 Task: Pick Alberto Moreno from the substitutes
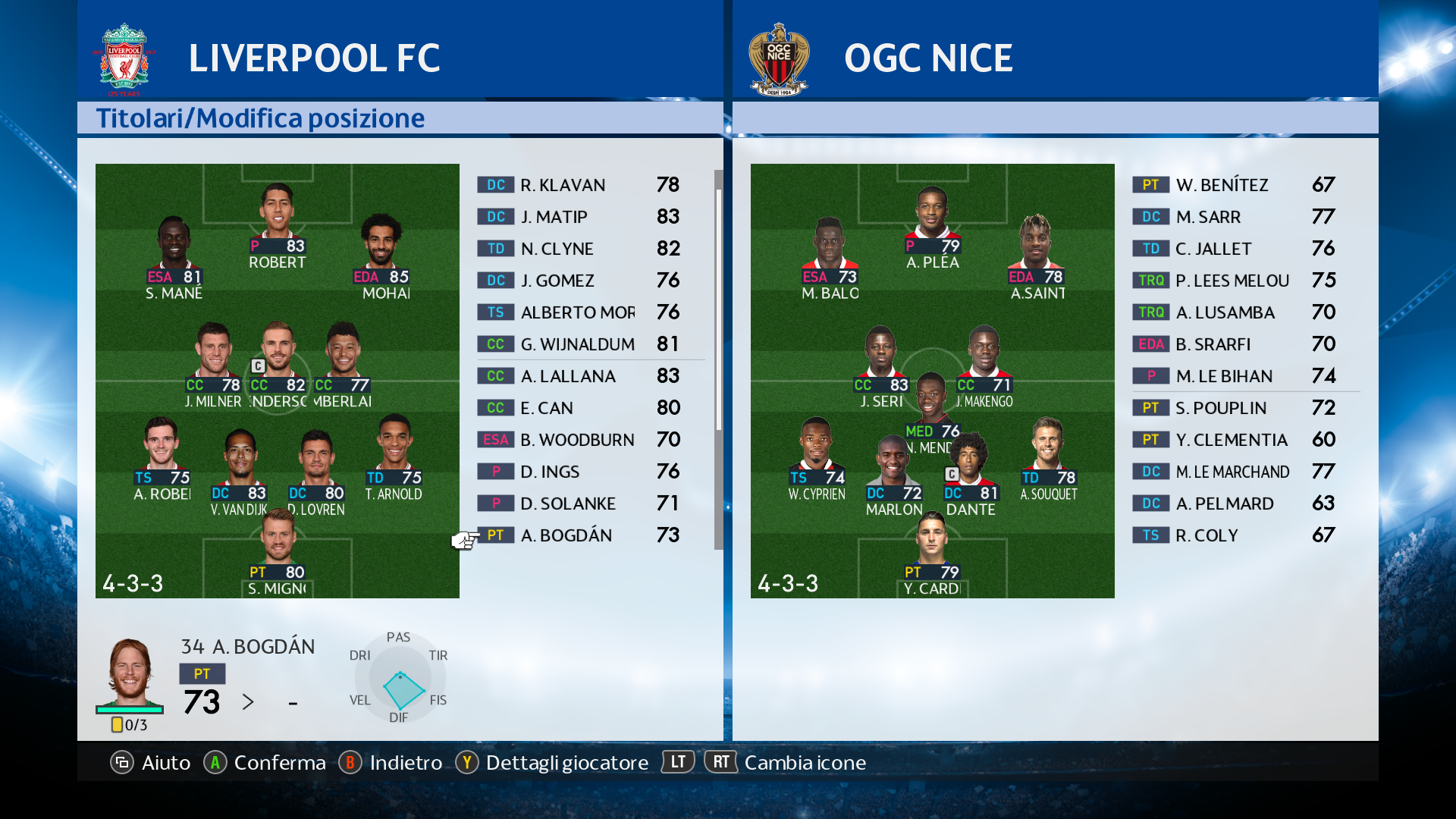580,312
